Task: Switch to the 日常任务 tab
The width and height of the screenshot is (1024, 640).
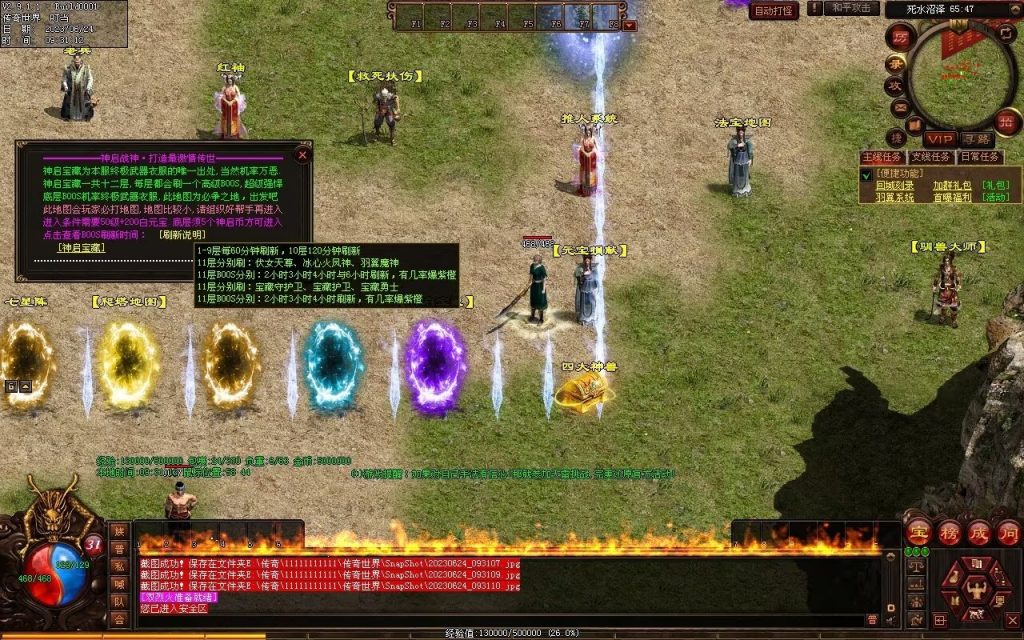Action: pyautogui.click(x=980, y=157)
